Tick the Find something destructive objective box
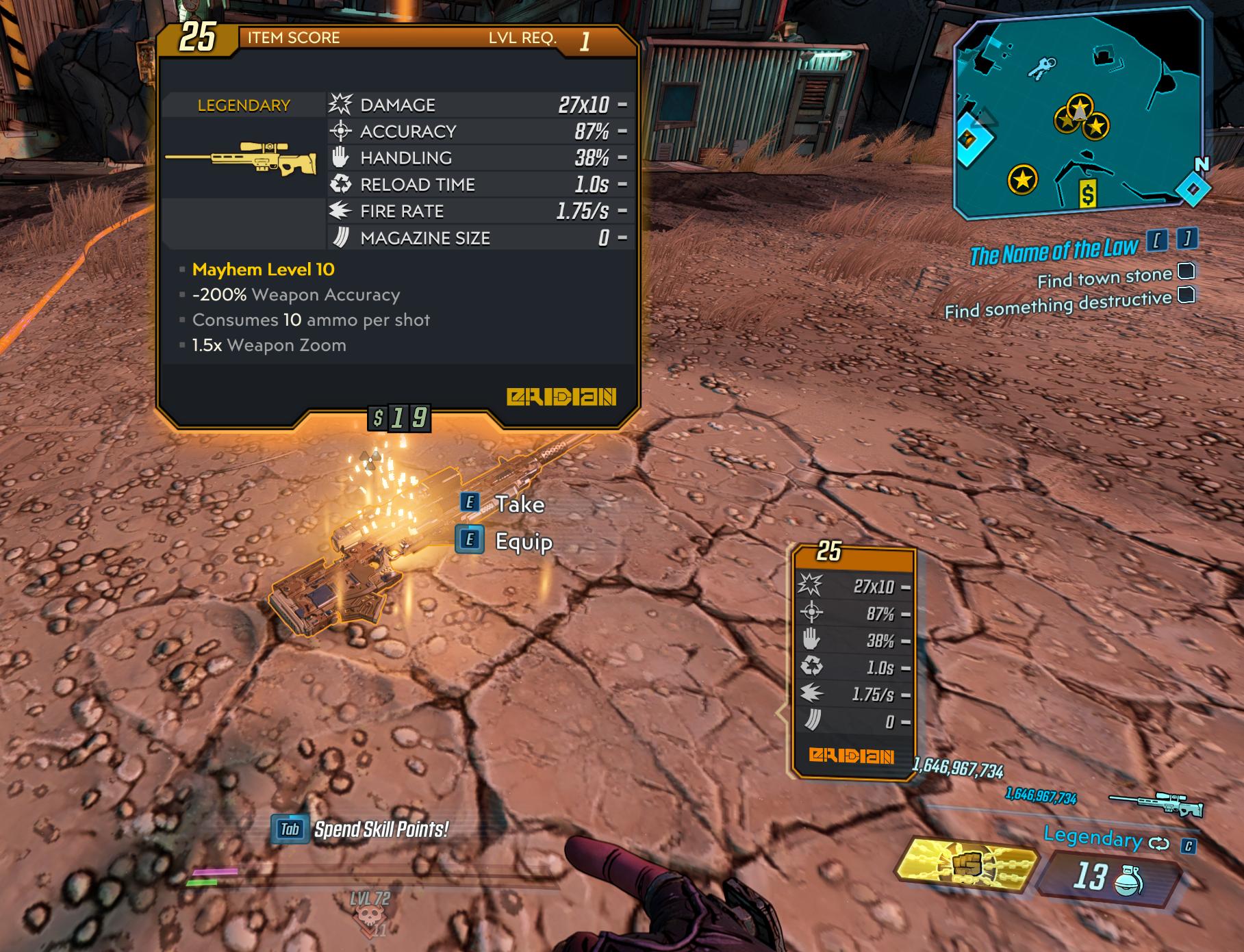 [x=1186, y=295]
